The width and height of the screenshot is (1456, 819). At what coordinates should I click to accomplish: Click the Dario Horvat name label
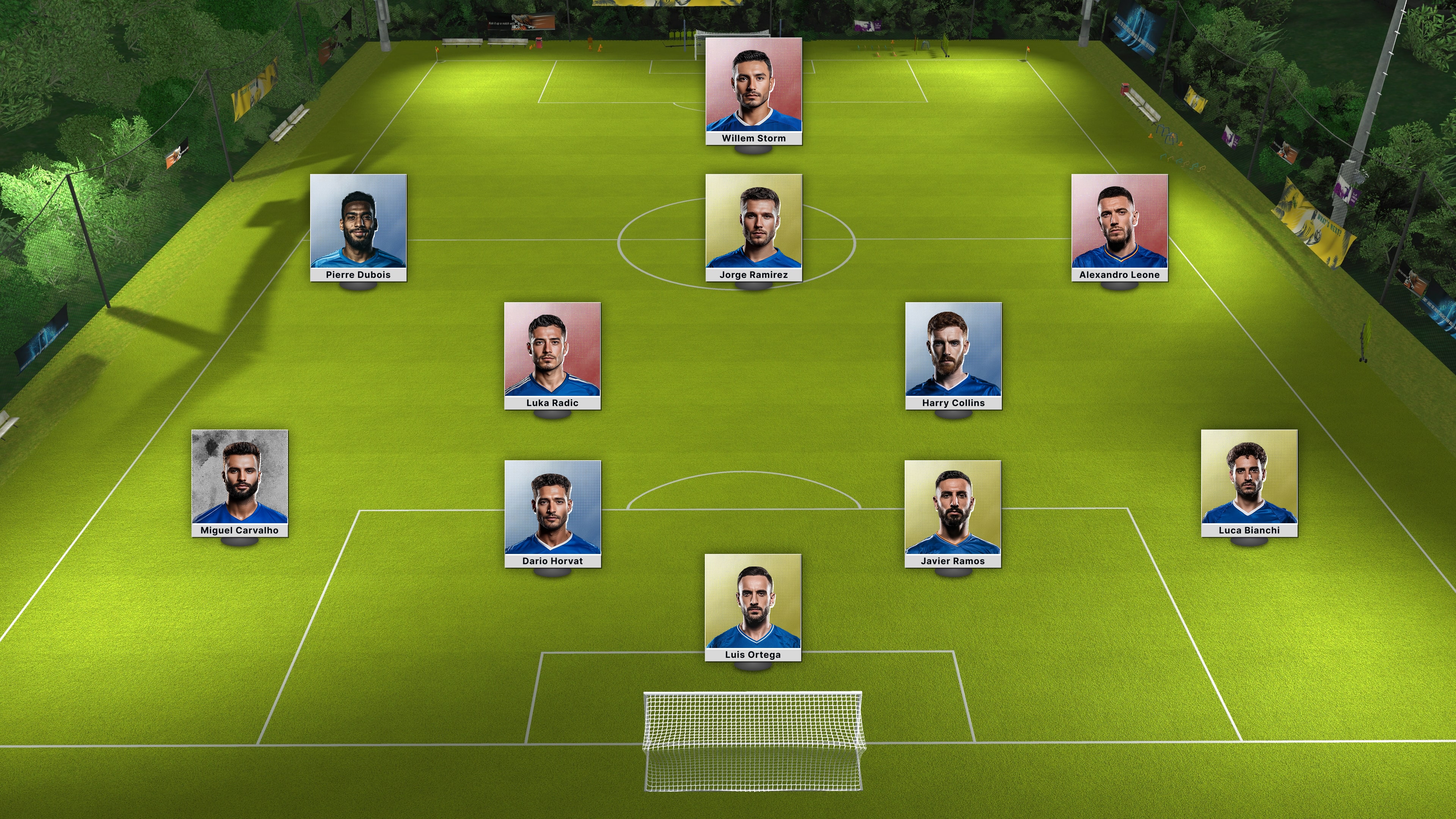tap(554, 561)
